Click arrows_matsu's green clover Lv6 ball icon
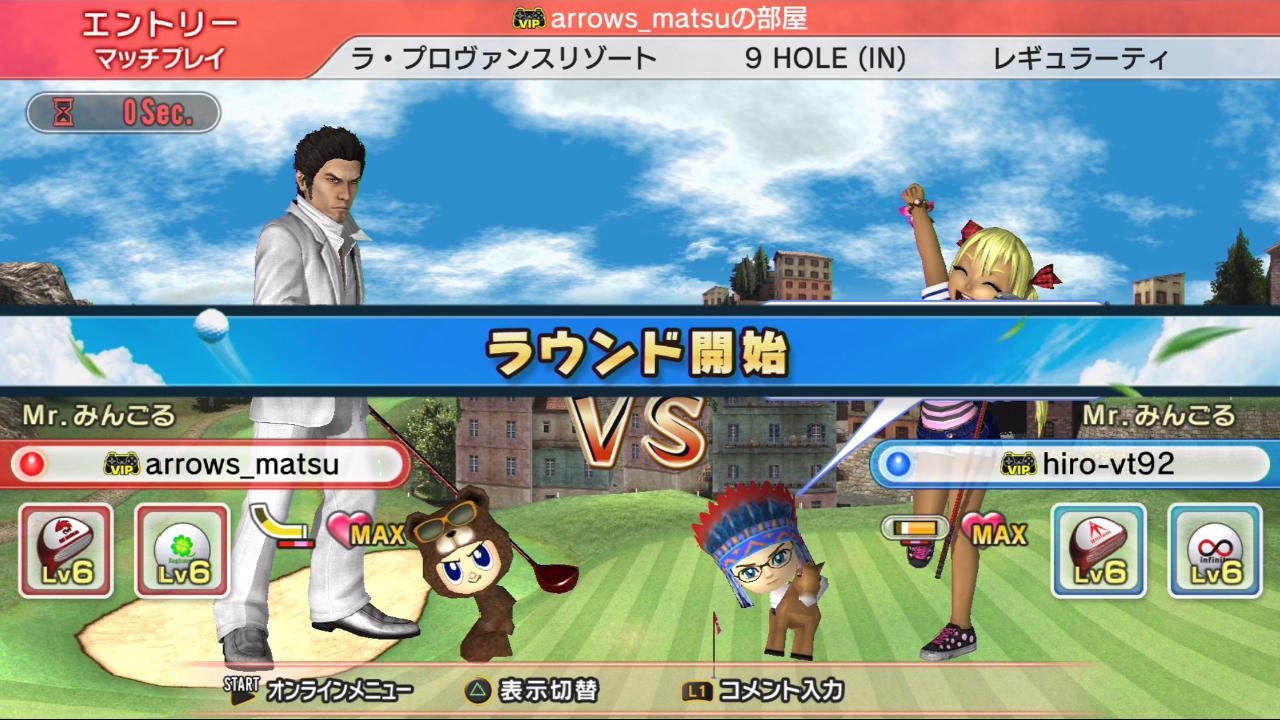This screenshot has height=720, width=1280. 182,550
